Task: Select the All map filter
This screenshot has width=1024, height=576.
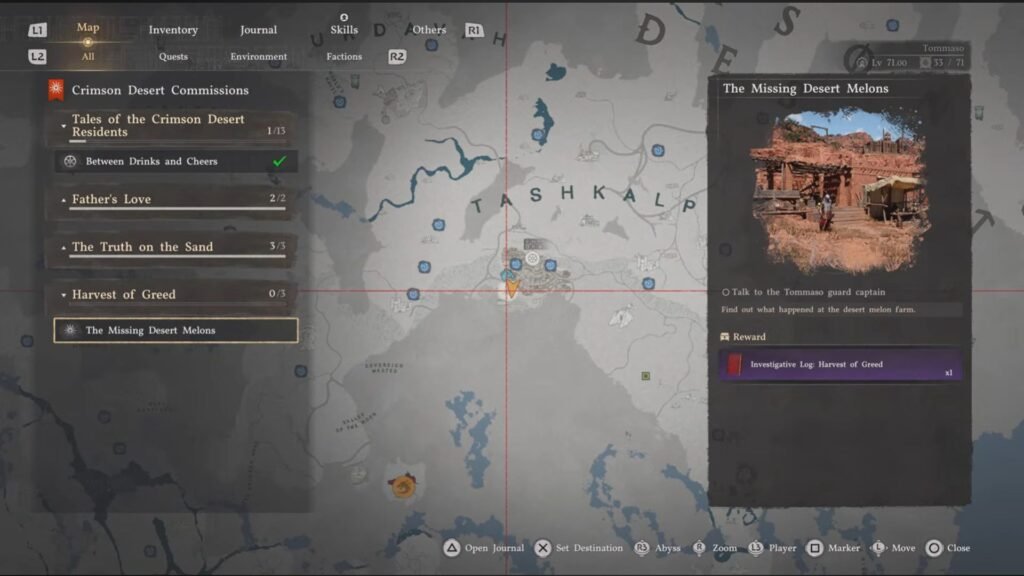Action: point(88,57)
